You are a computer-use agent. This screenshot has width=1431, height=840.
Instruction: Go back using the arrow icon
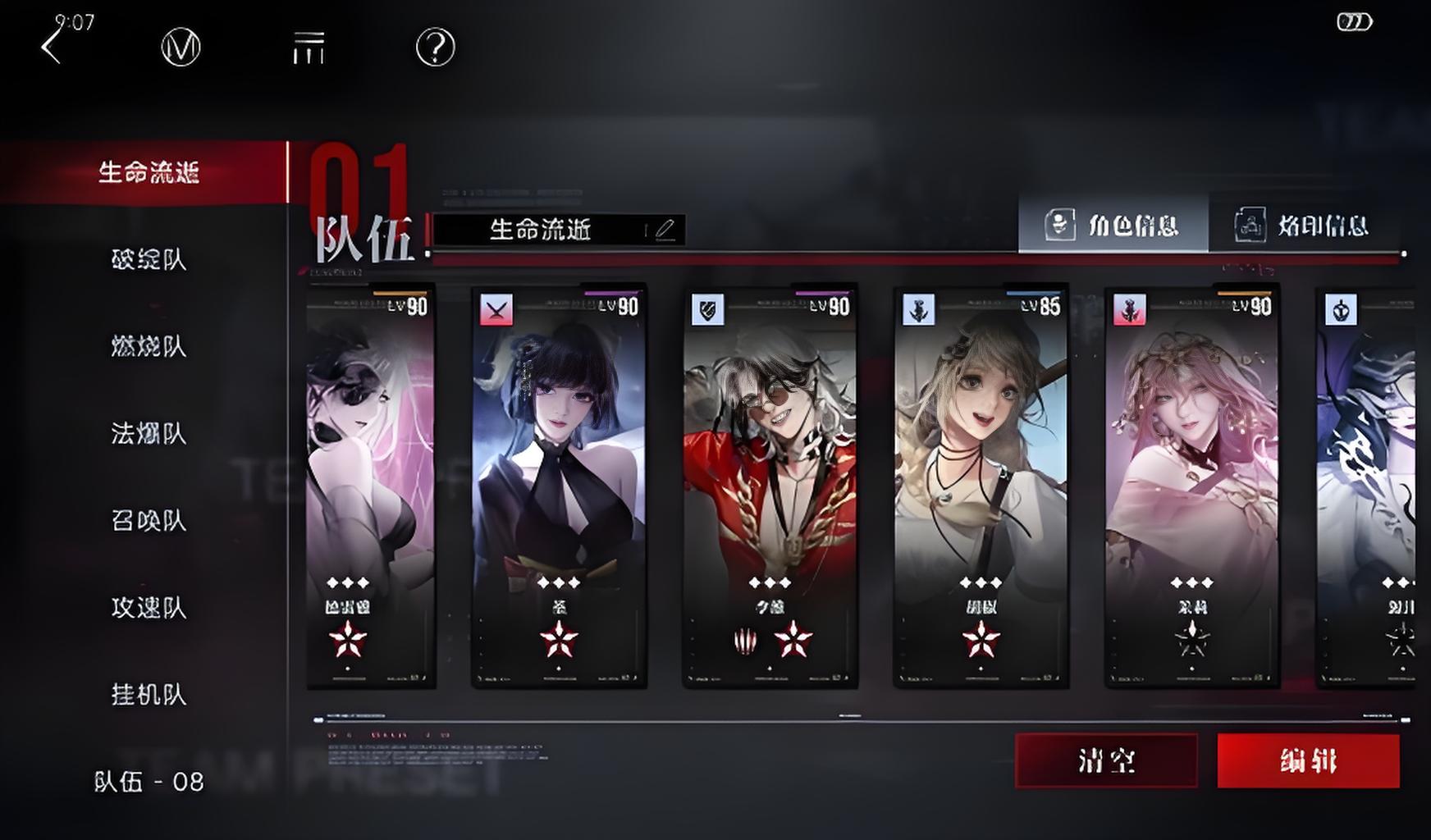pyautogui.click(x=52, y=47)
